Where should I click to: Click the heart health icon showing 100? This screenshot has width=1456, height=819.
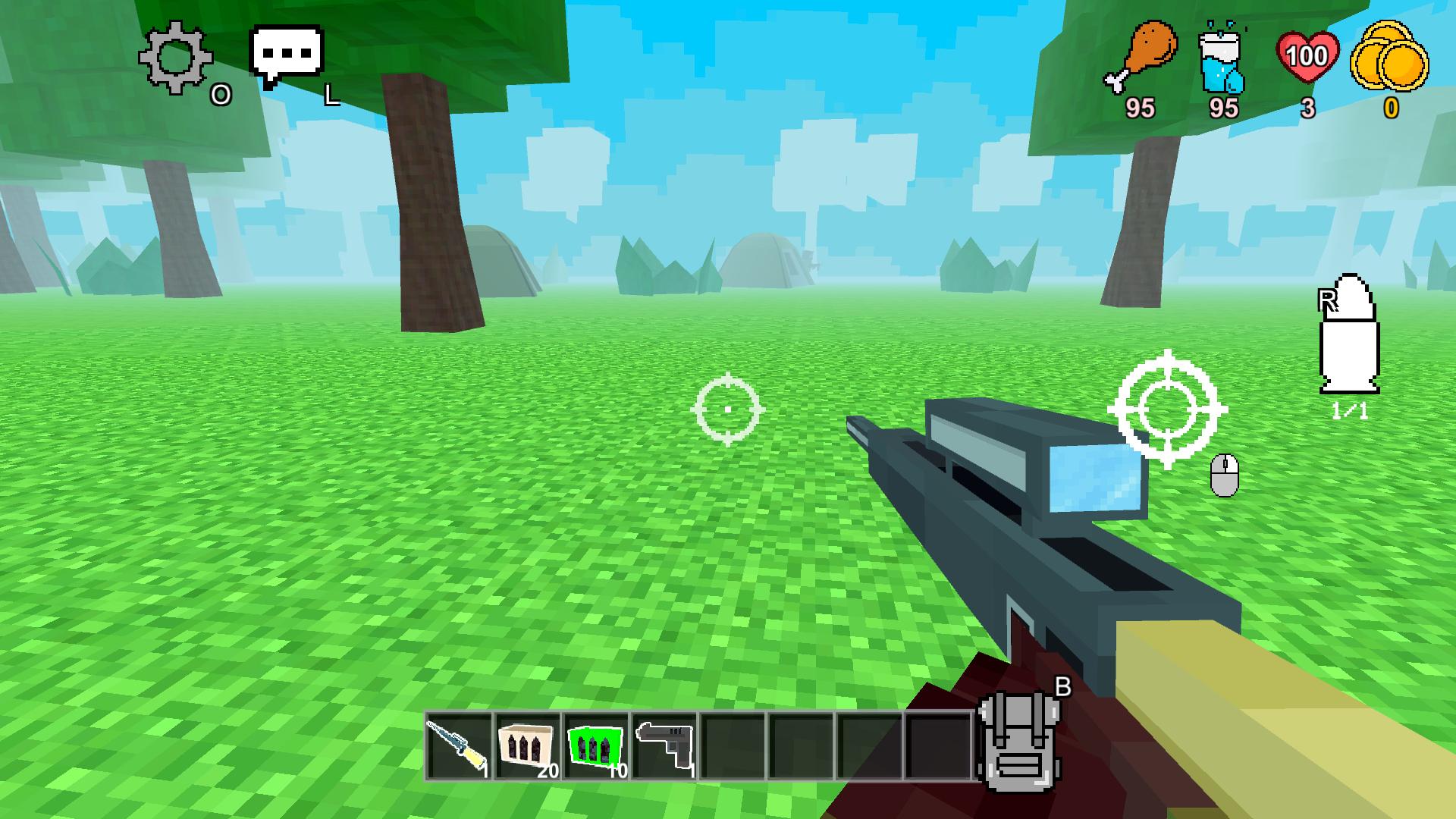tap(1307, 55)
